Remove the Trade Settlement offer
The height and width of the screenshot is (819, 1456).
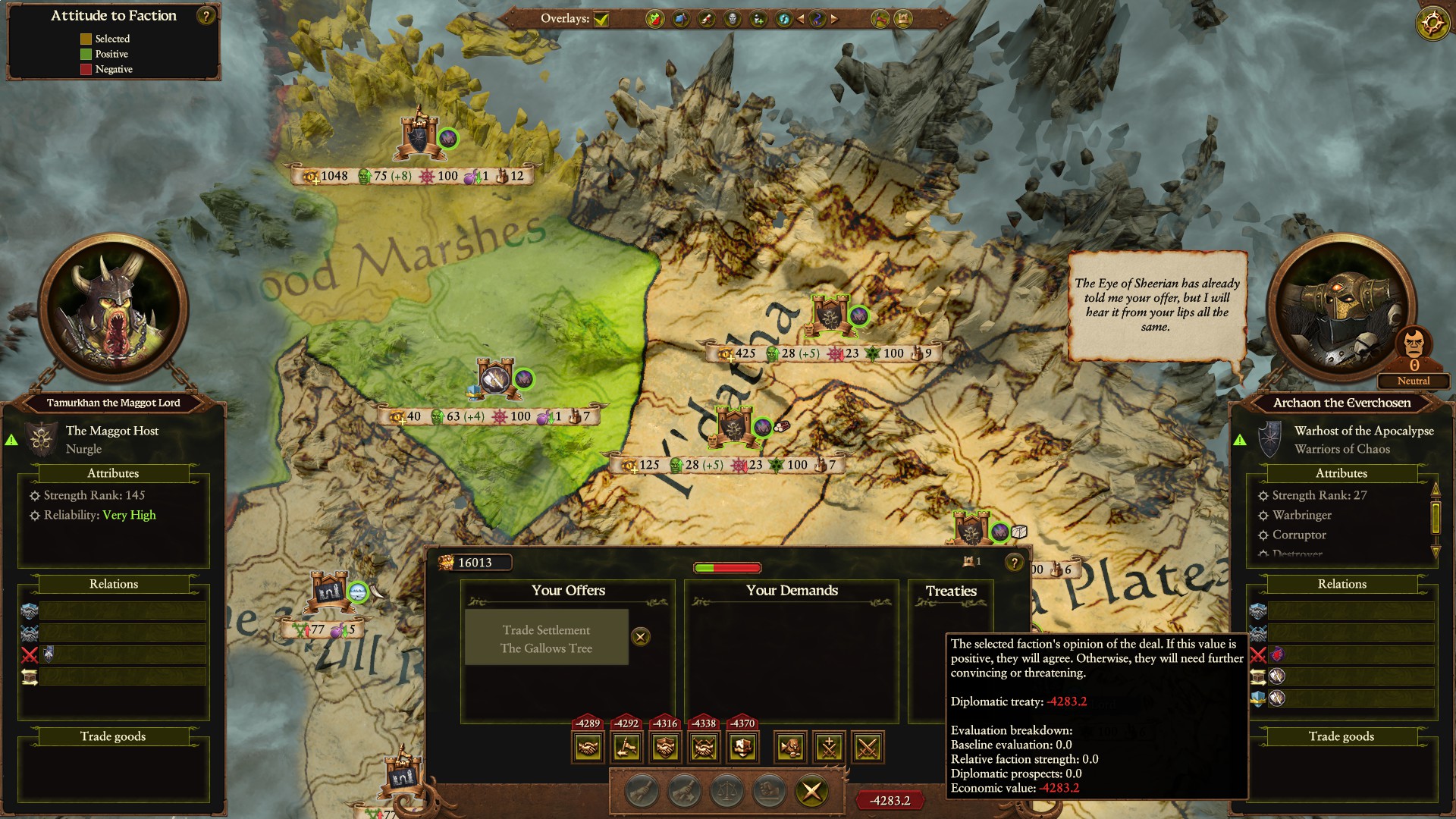coord(641,637)
